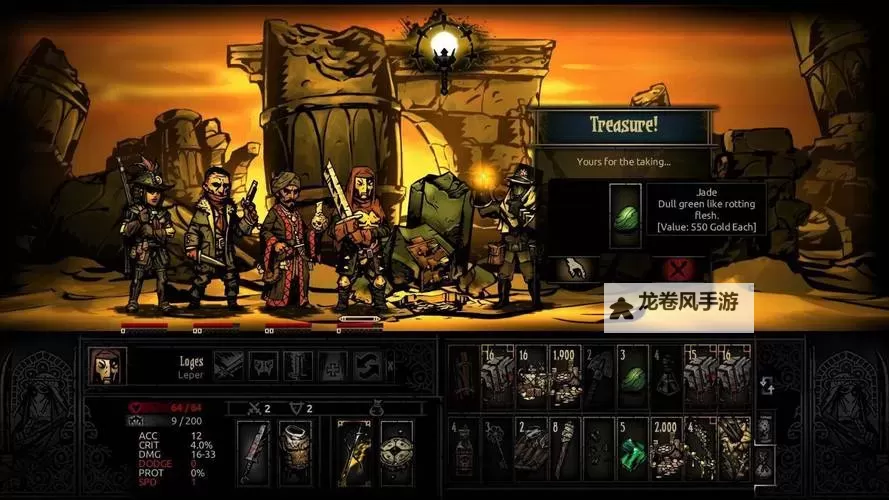Activate the crossed swords combat skill
This screenshot has width=889, height=500.
click(x=228, y=366)
